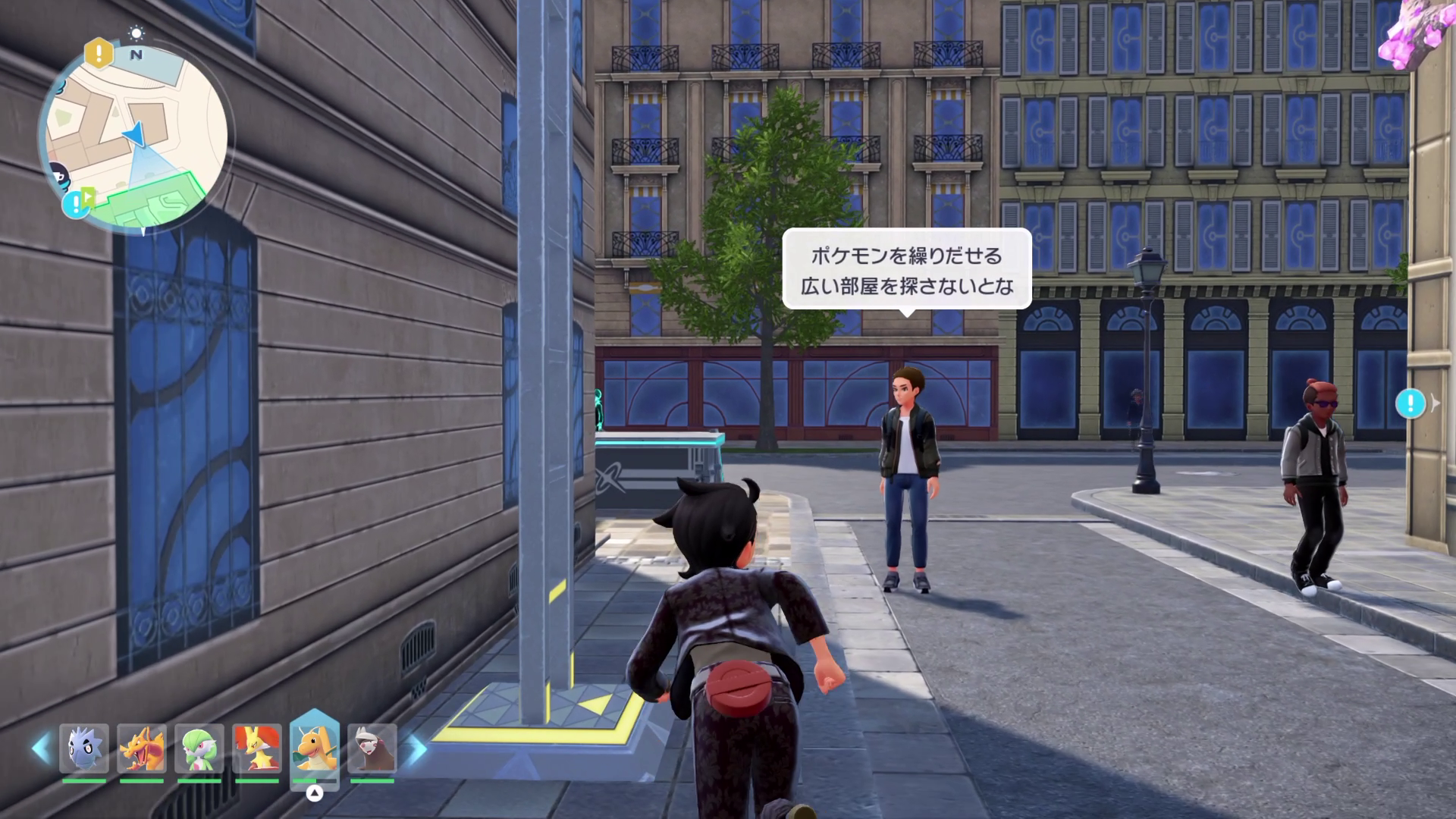Switch to Gardevoir in the party

(x=199, y=748)
